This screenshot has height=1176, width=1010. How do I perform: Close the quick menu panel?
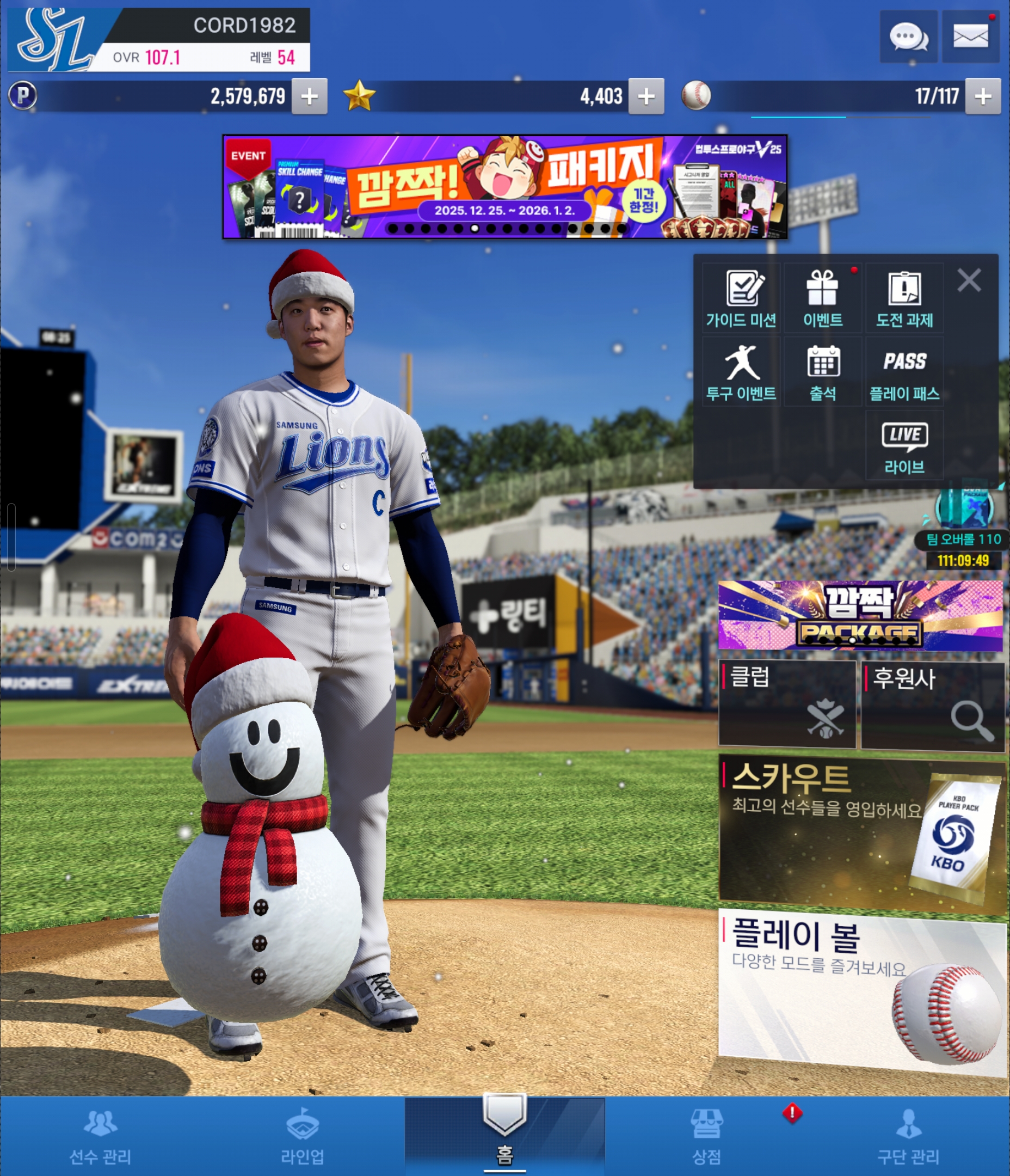[x=969, y=280]
